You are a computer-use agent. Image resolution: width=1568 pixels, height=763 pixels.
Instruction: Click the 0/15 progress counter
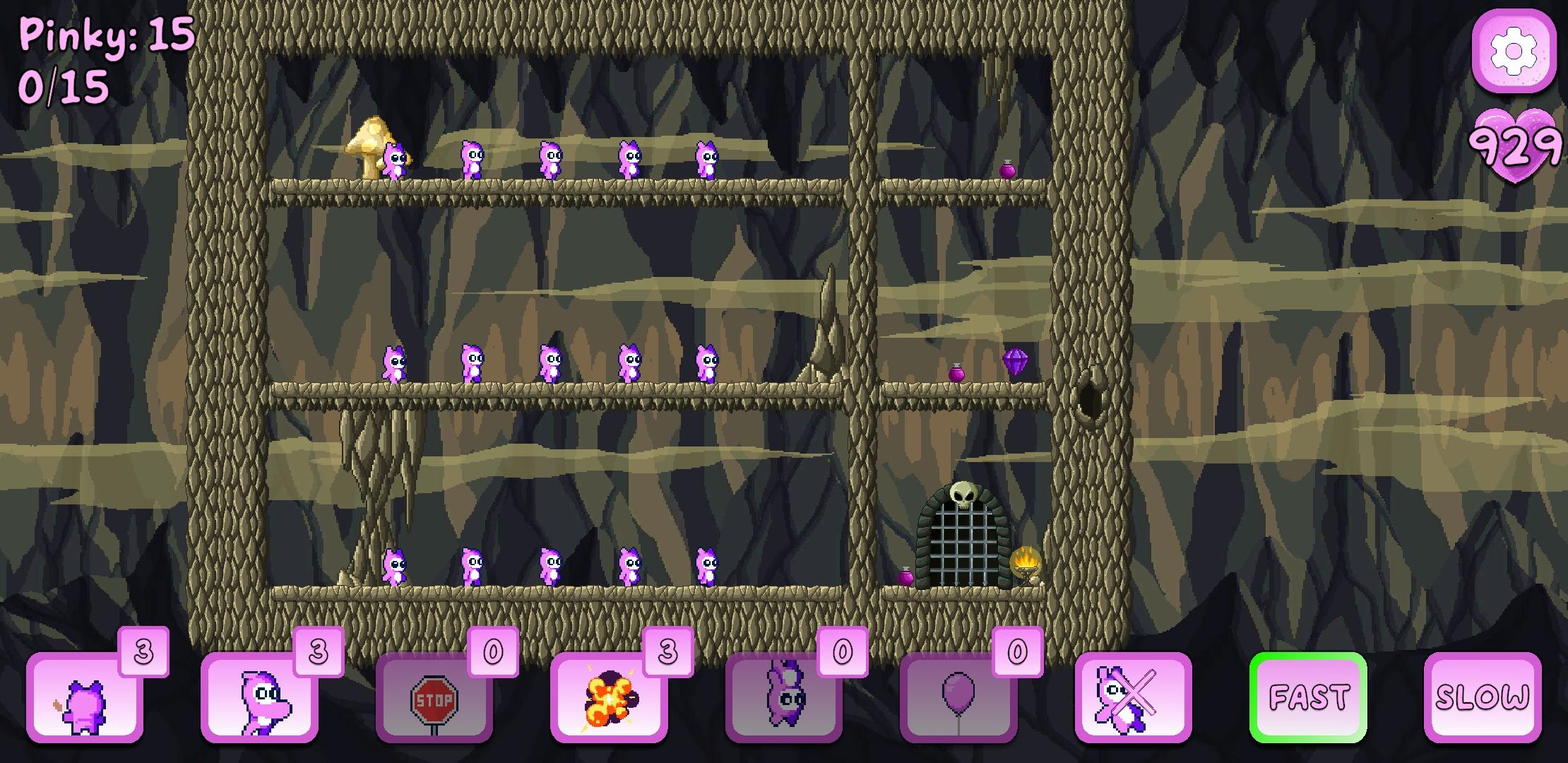tap(64, 85)
